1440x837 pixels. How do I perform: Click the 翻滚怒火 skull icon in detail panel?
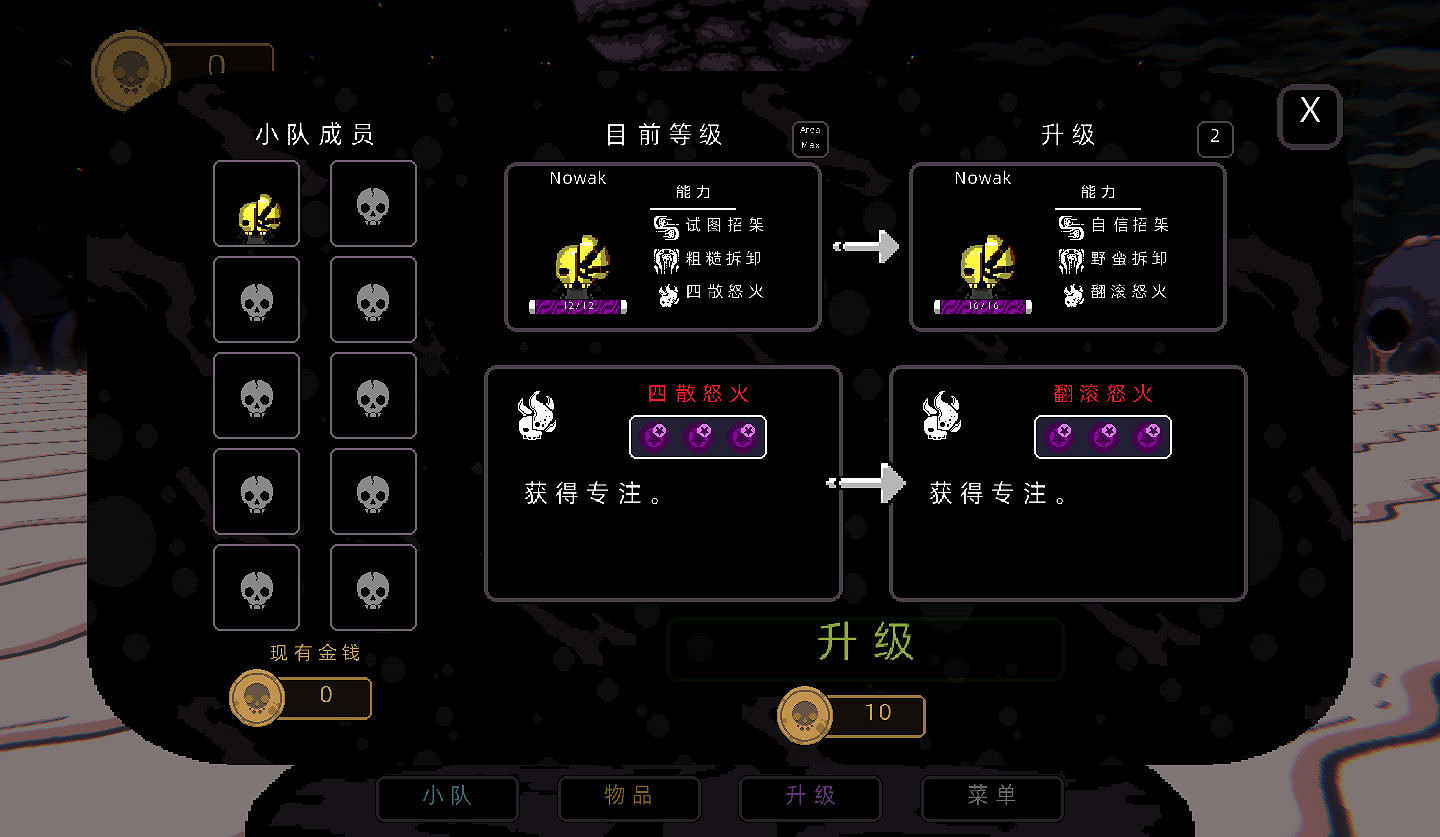tap(940, 412)
